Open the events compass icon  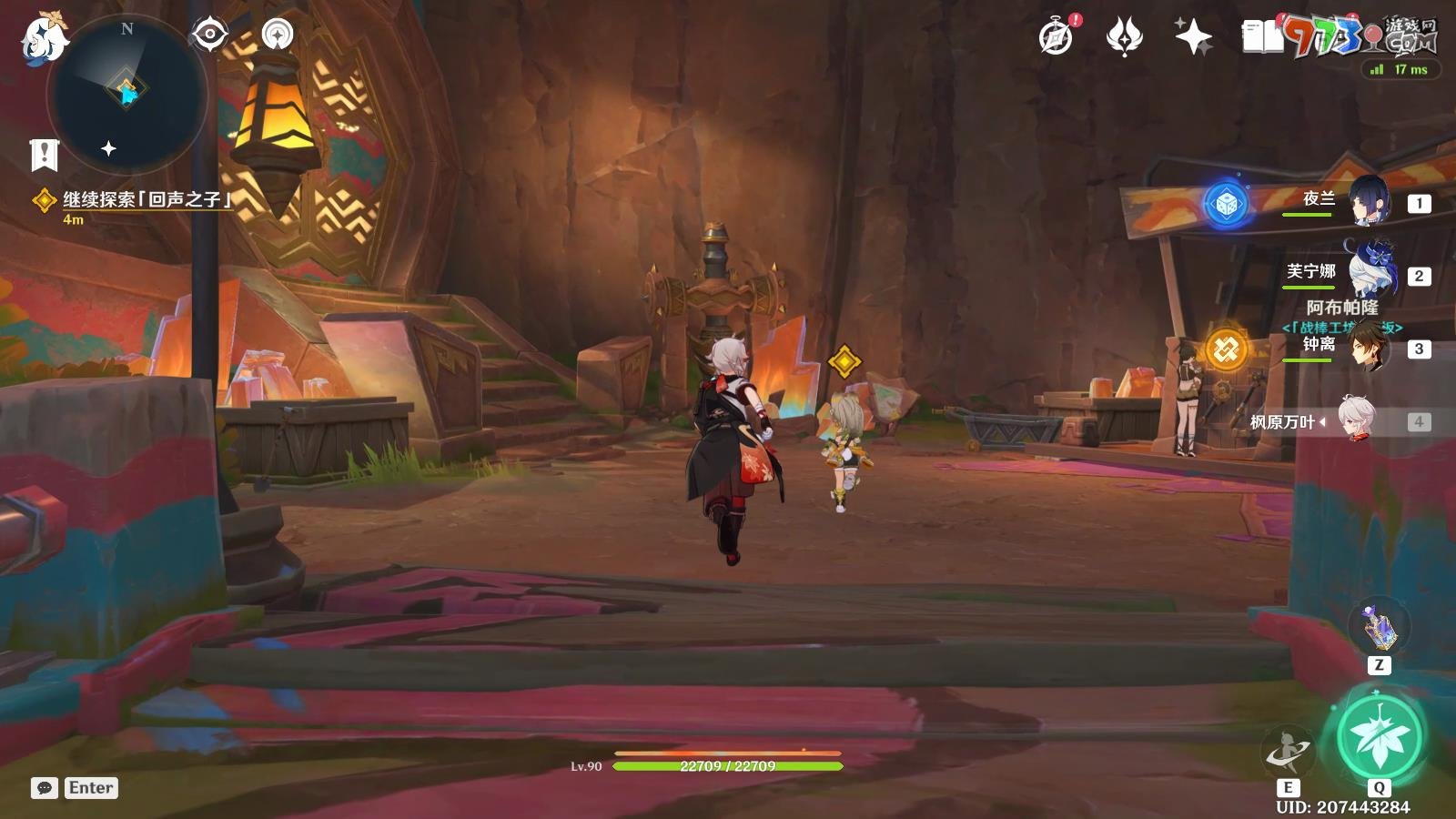(x=1057, y=37)
